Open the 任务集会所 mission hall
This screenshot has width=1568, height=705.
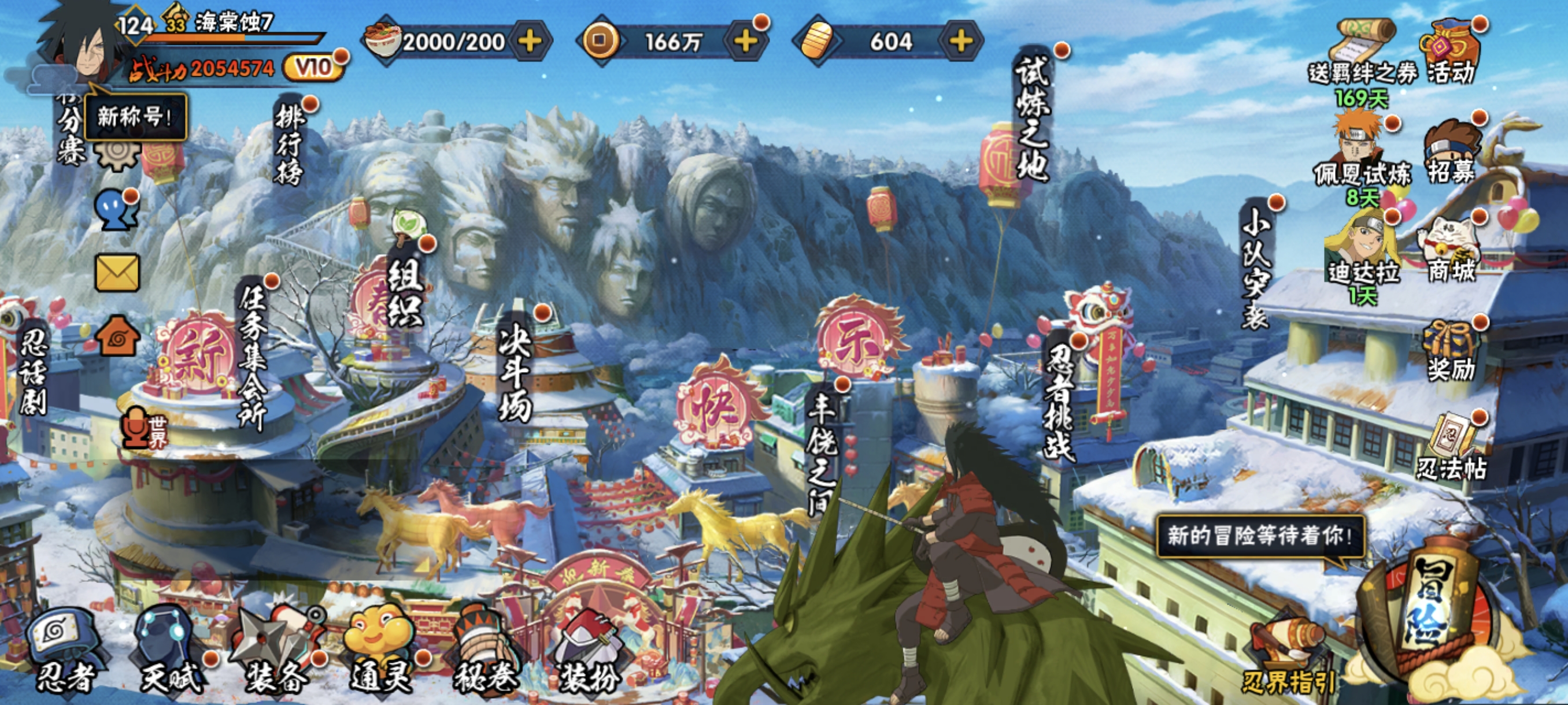point(253,356)
